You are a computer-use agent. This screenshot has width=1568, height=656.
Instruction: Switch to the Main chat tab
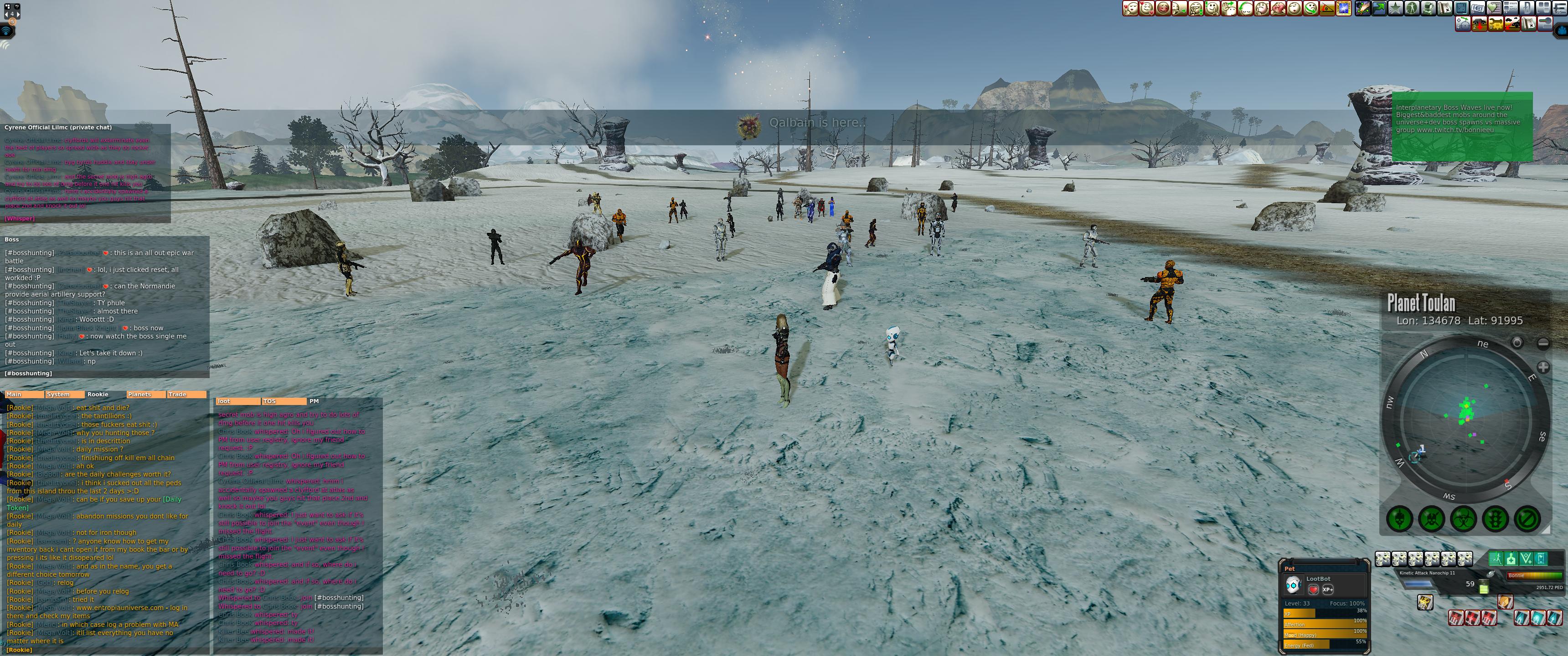[23, 395]
